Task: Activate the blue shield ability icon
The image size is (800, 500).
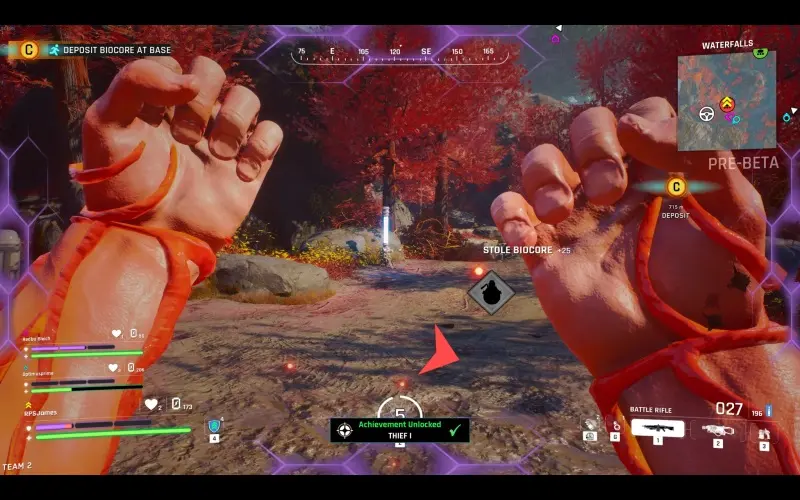Action: [x=213, y=427]
